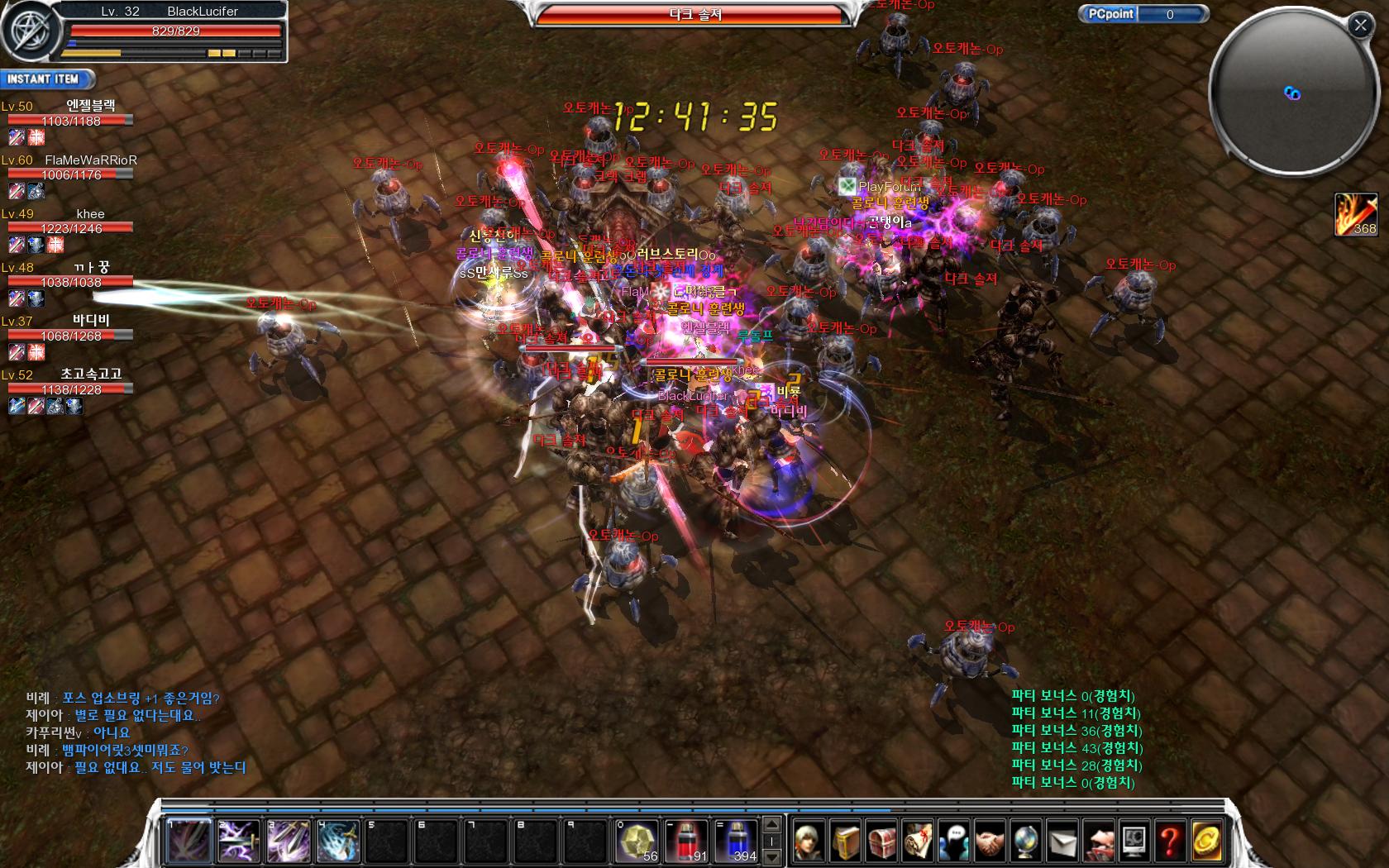Select party member FlaMeWaRRioR
Screen dimensions: 1389x868
coord(90,160)
